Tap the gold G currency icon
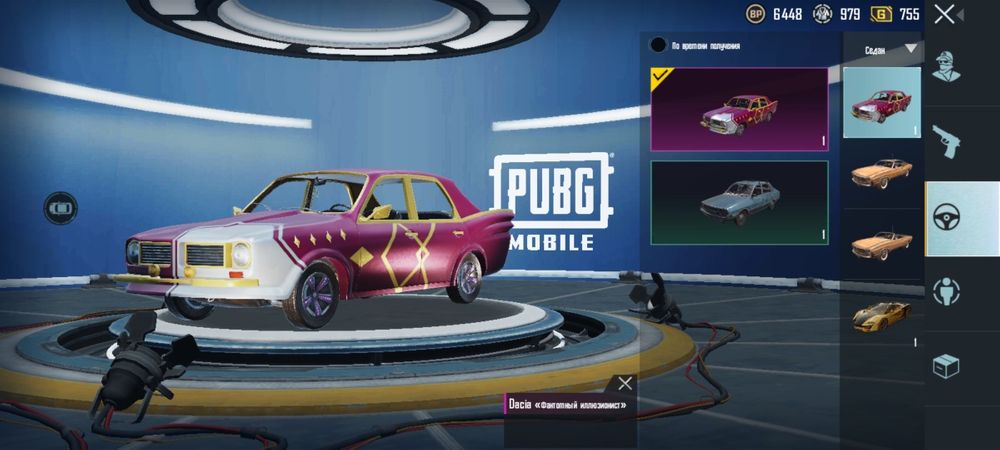Screen dimensions: 1000x450 [881, 14]
